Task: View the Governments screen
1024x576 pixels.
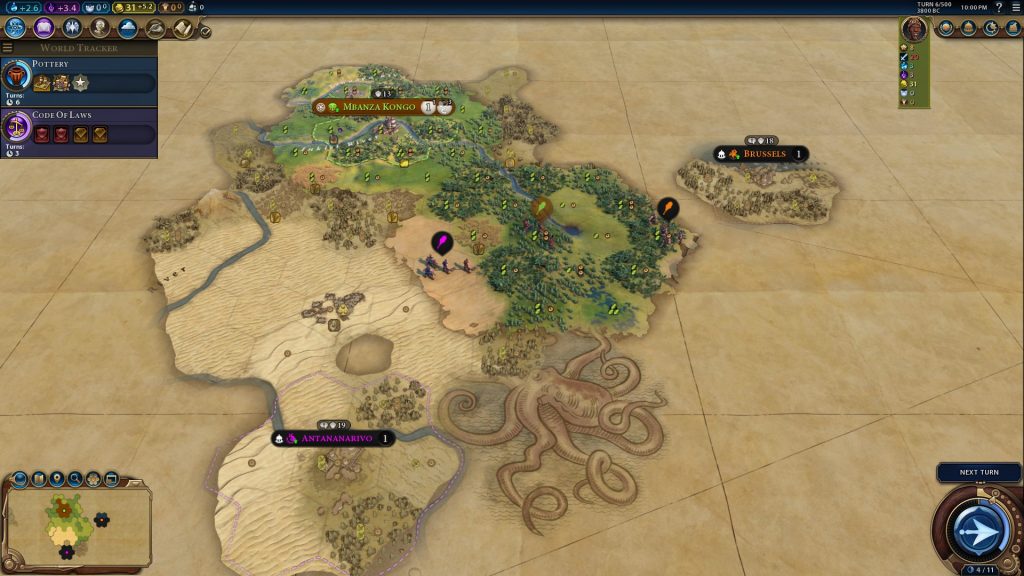Action: pos(72,28)
